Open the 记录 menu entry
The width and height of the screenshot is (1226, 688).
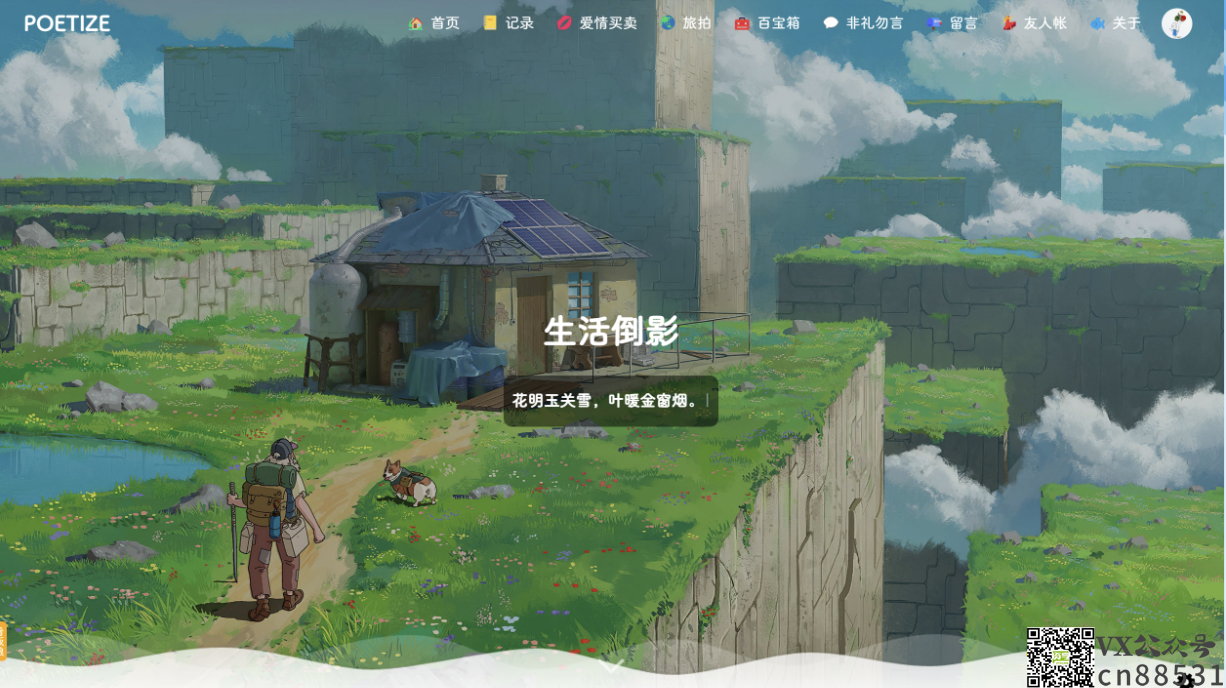click(508, 23)
